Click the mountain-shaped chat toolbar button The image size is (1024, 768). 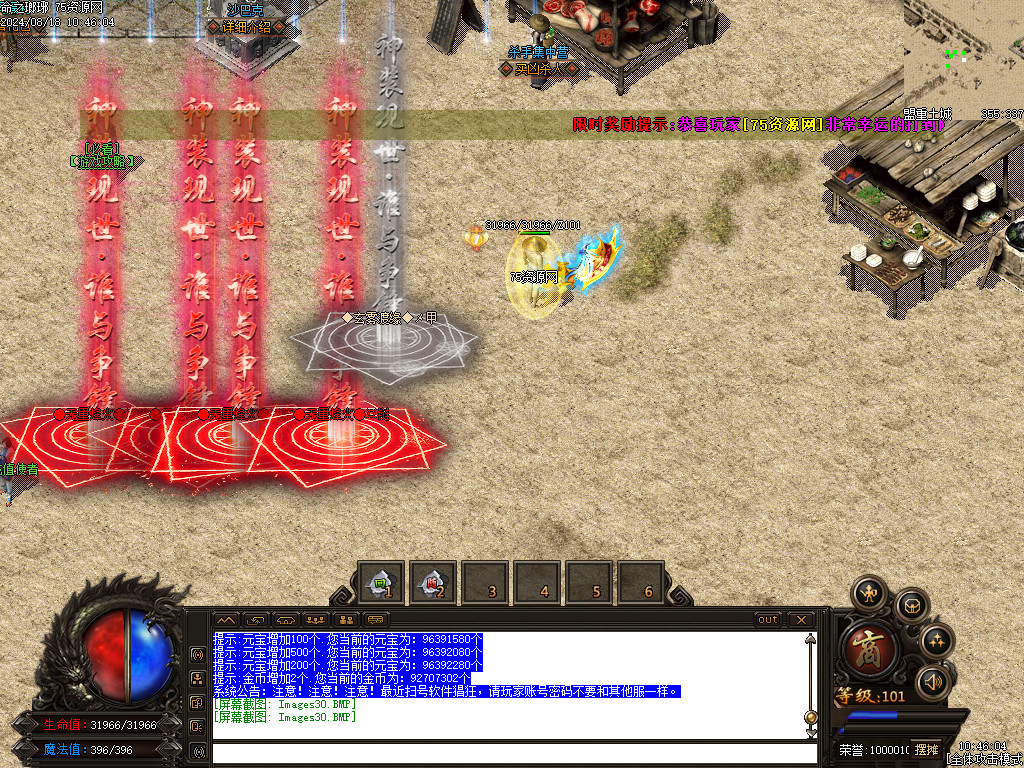coord(227,620)
